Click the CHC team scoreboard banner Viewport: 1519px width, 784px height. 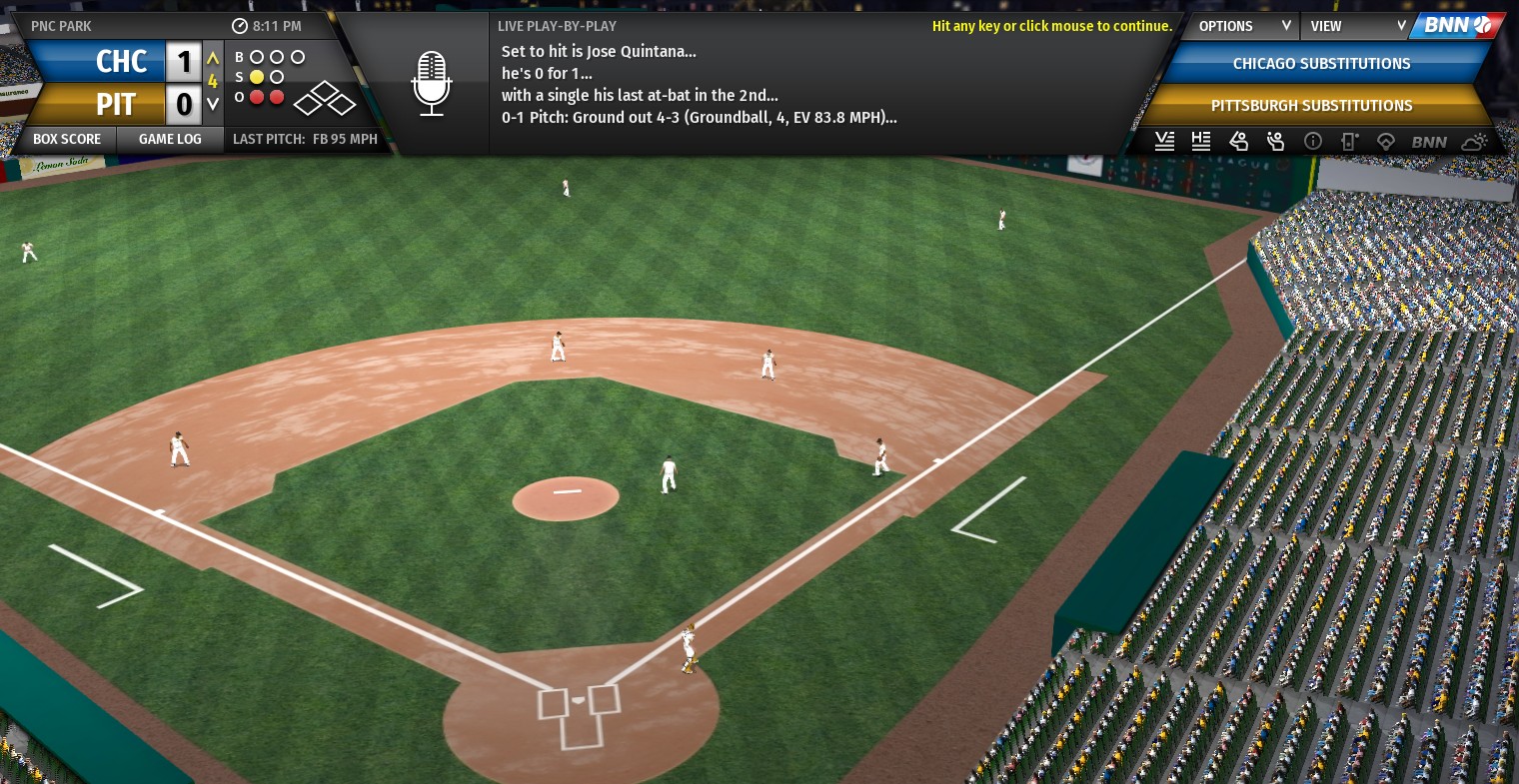97,62
